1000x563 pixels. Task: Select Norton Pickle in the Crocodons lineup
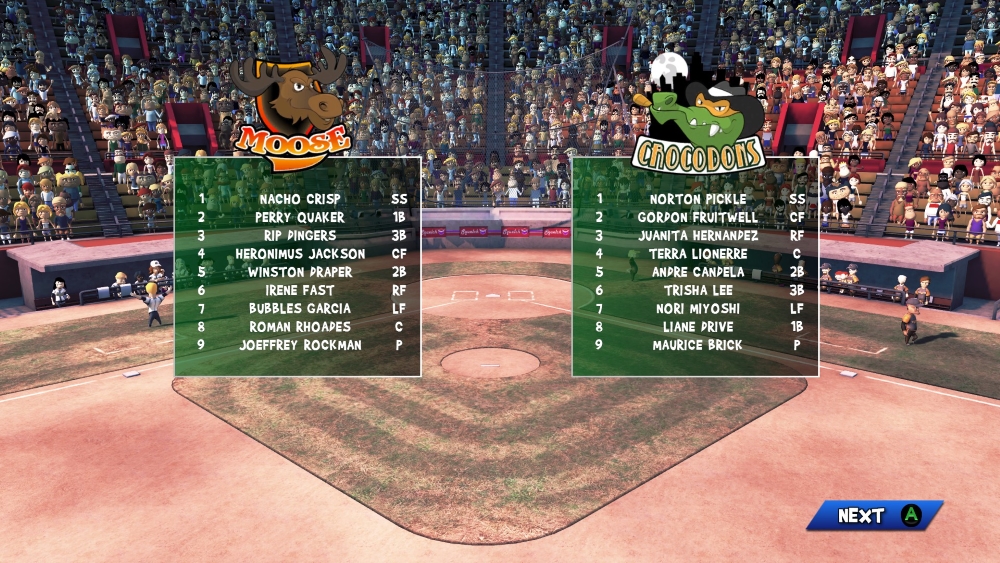[x=698, y=199]
